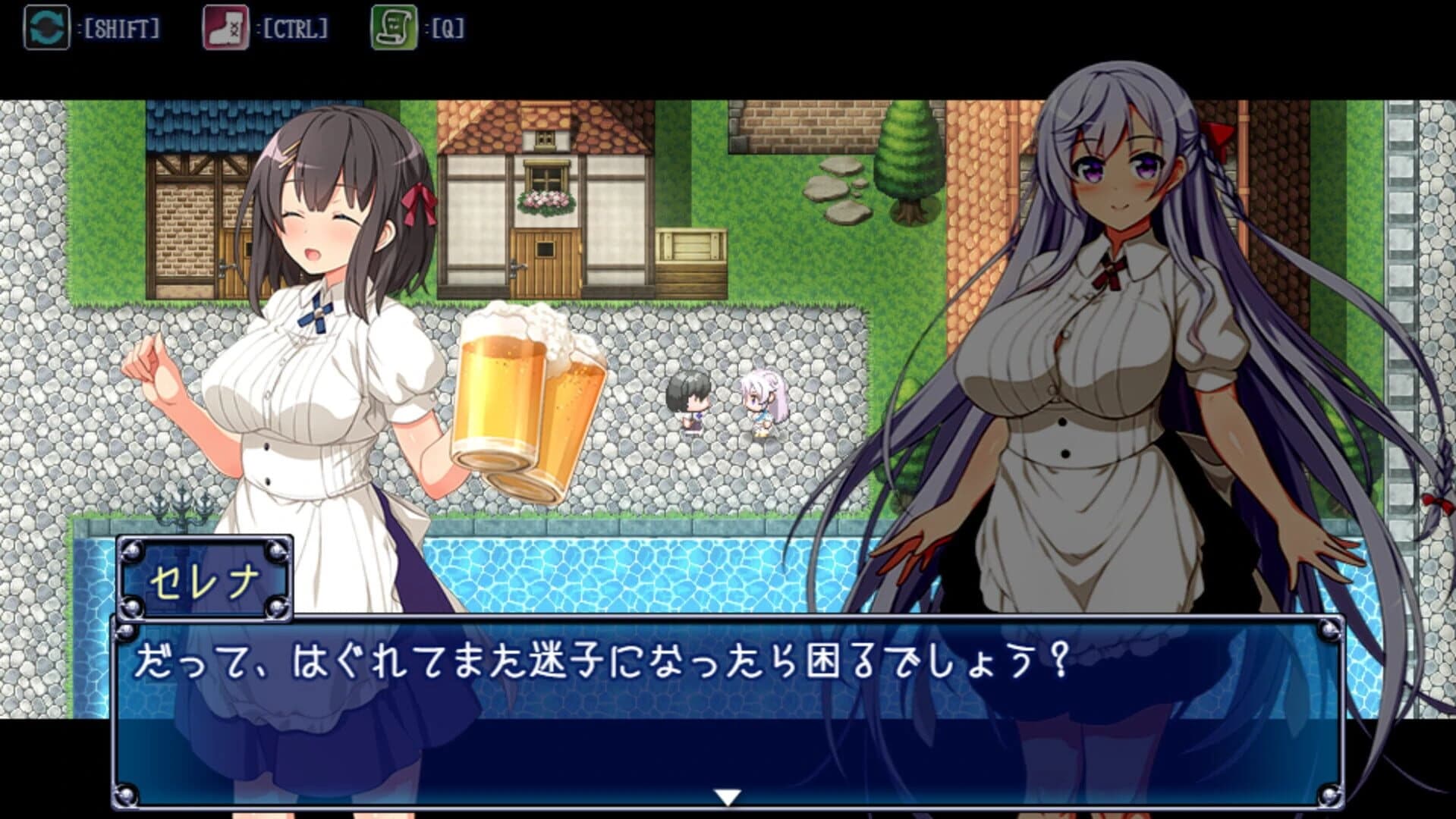Click the blue circular arrows switch icon

point(47,24)
